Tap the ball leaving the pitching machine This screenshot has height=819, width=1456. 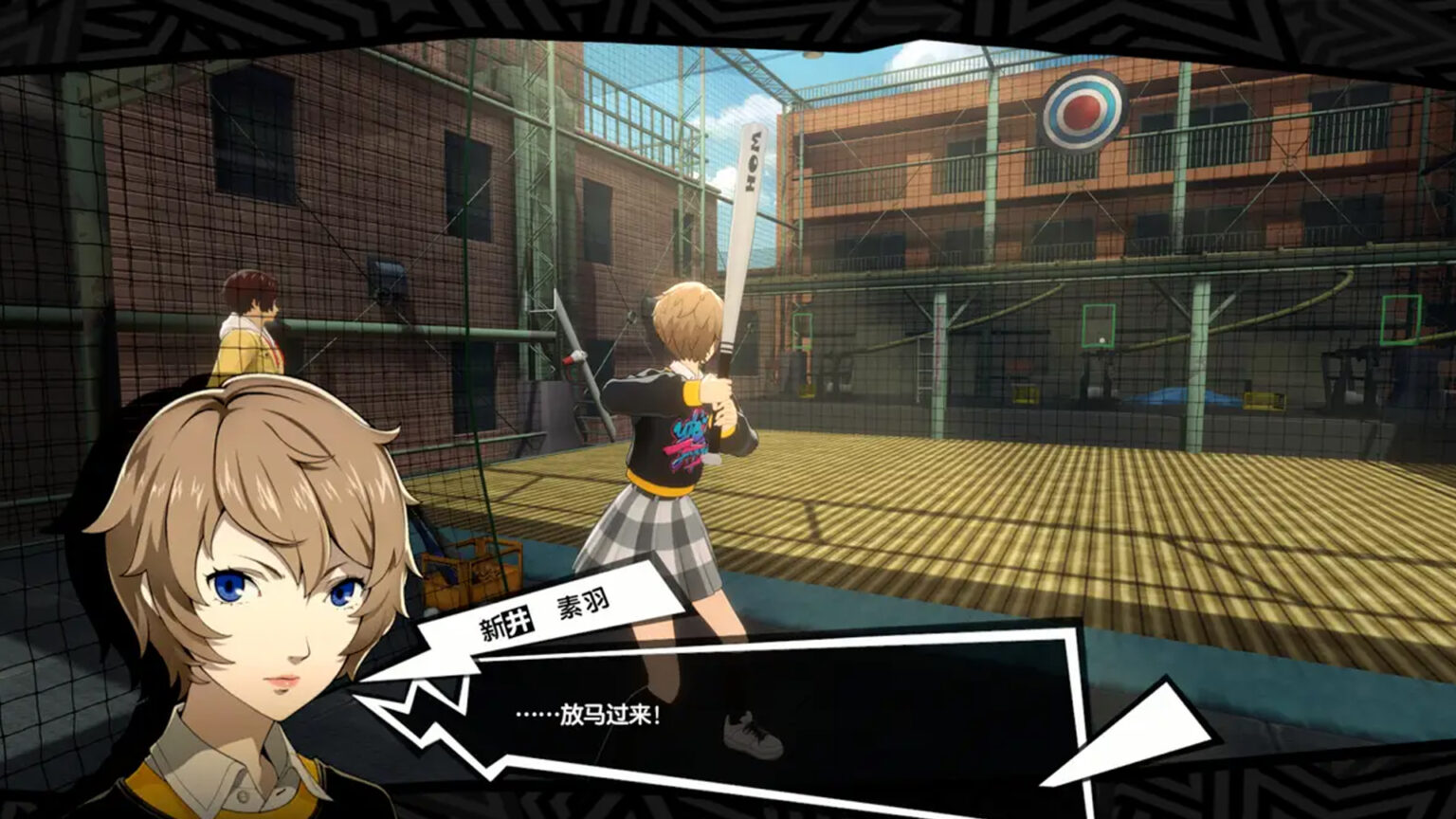pos(1101,339)
